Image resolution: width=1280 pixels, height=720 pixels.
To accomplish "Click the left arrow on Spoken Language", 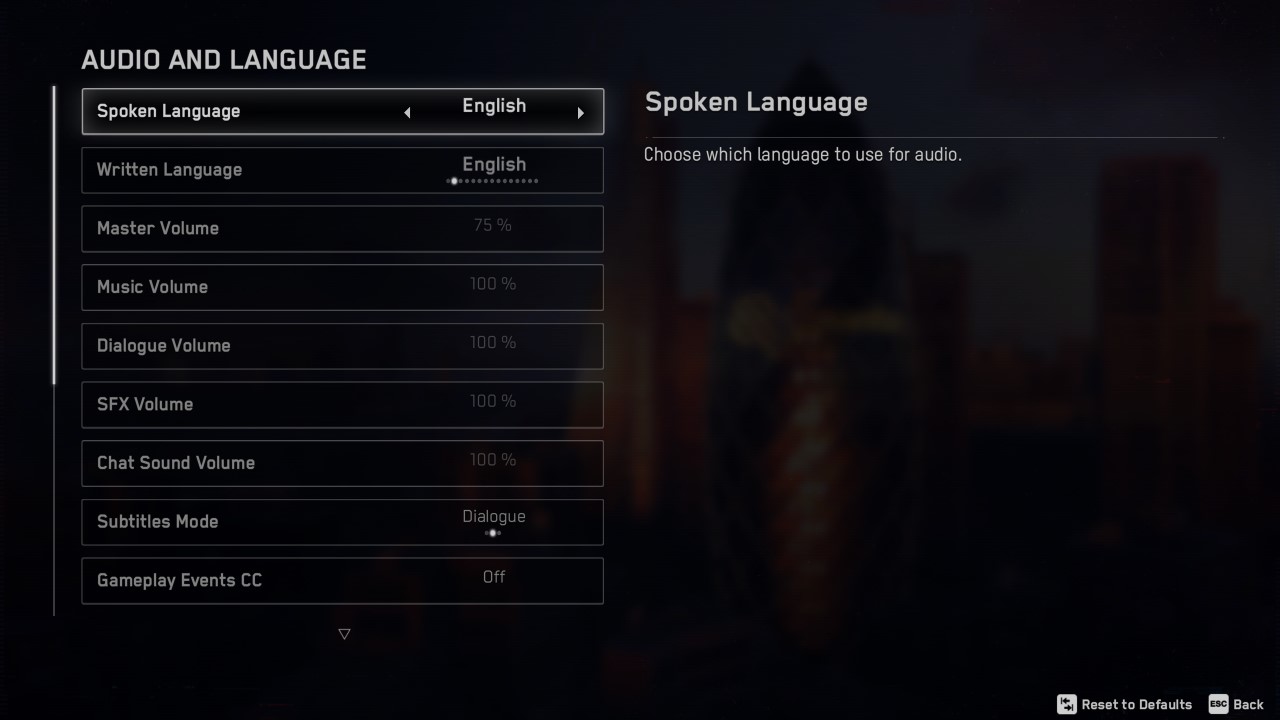I will 407,111.
